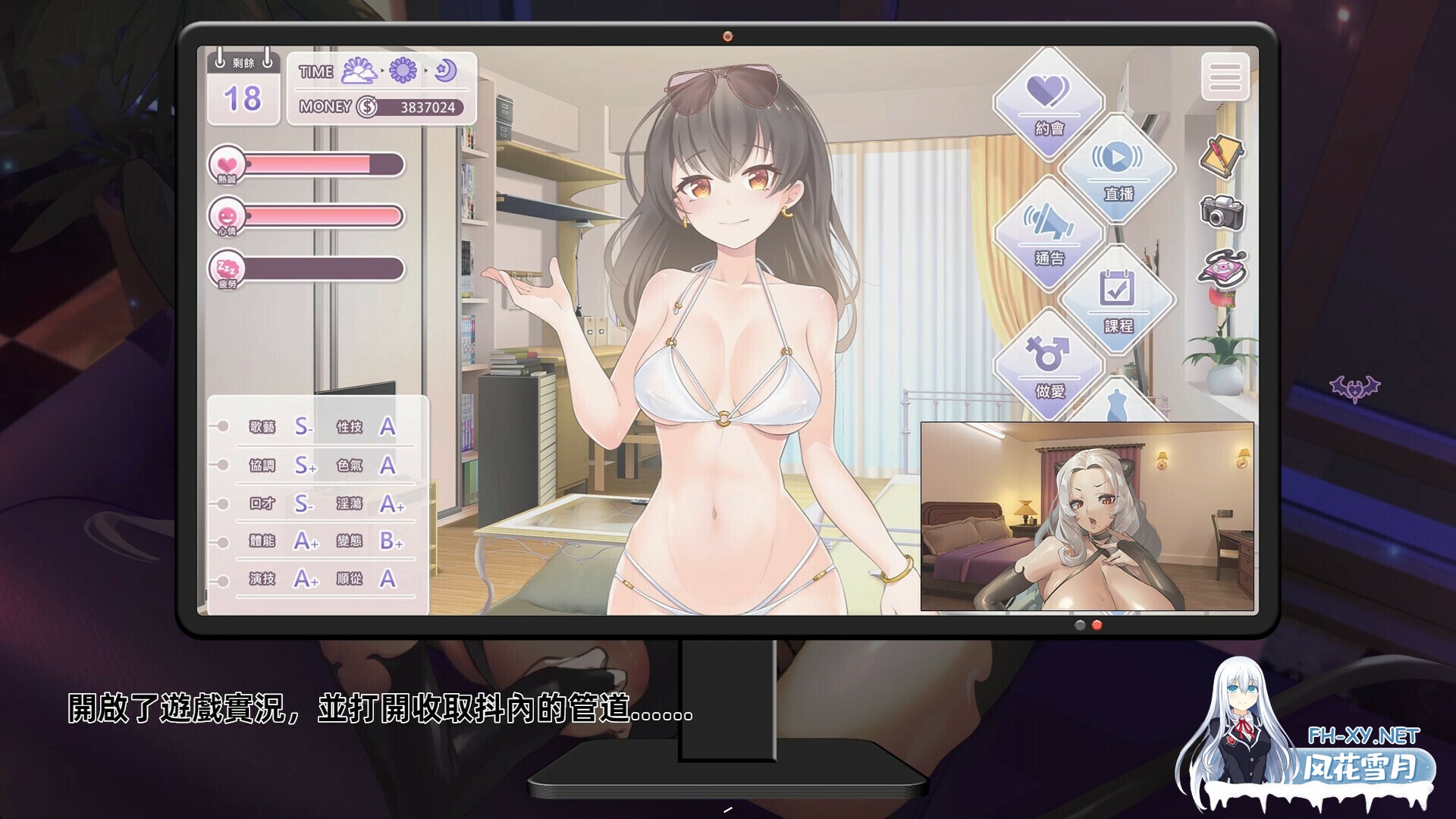Open the dress mannequin wardrobe button
Viewport: 1456px width, 819px height.
pos(1117,404)
